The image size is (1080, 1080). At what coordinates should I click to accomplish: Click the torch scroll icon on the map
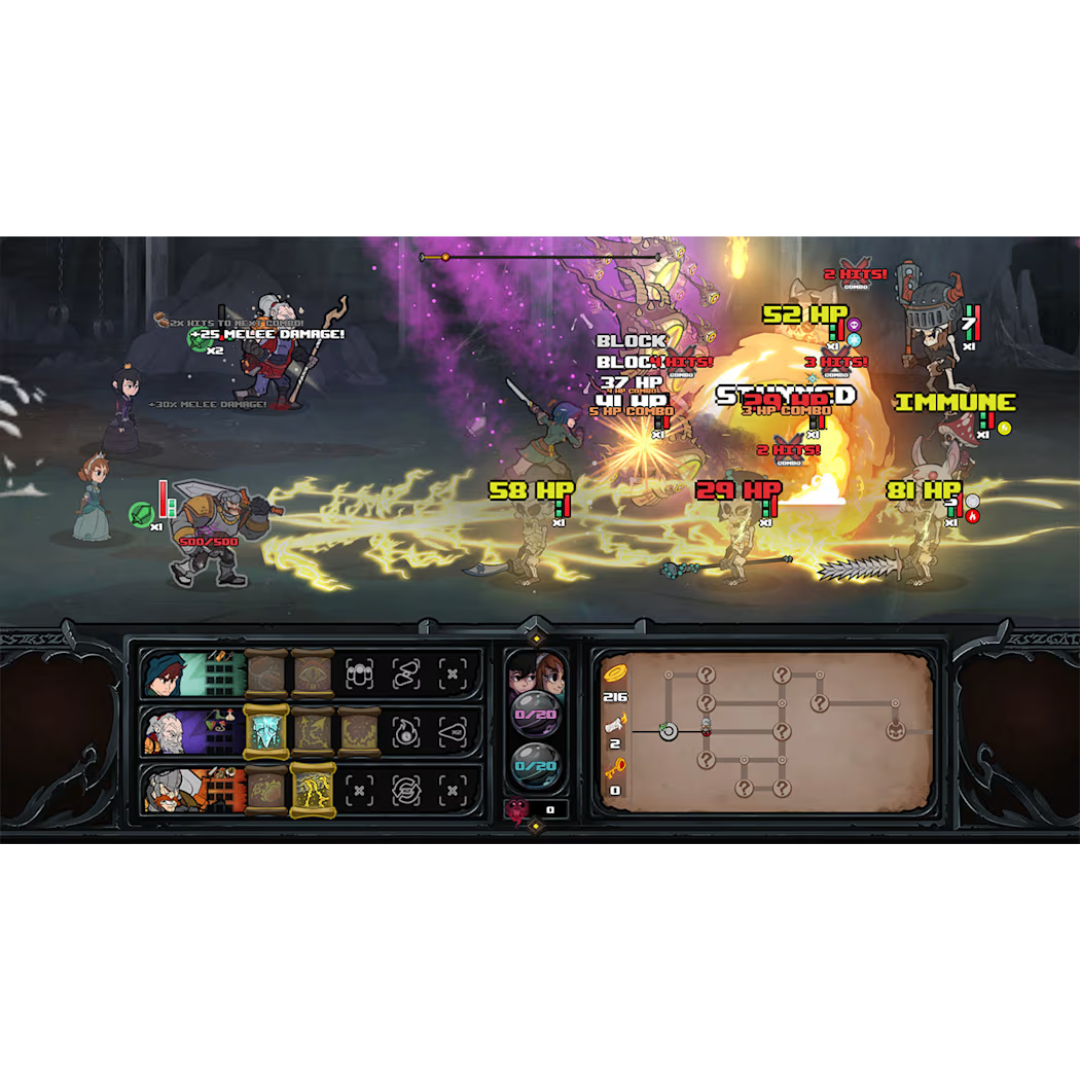click(614, 722)
